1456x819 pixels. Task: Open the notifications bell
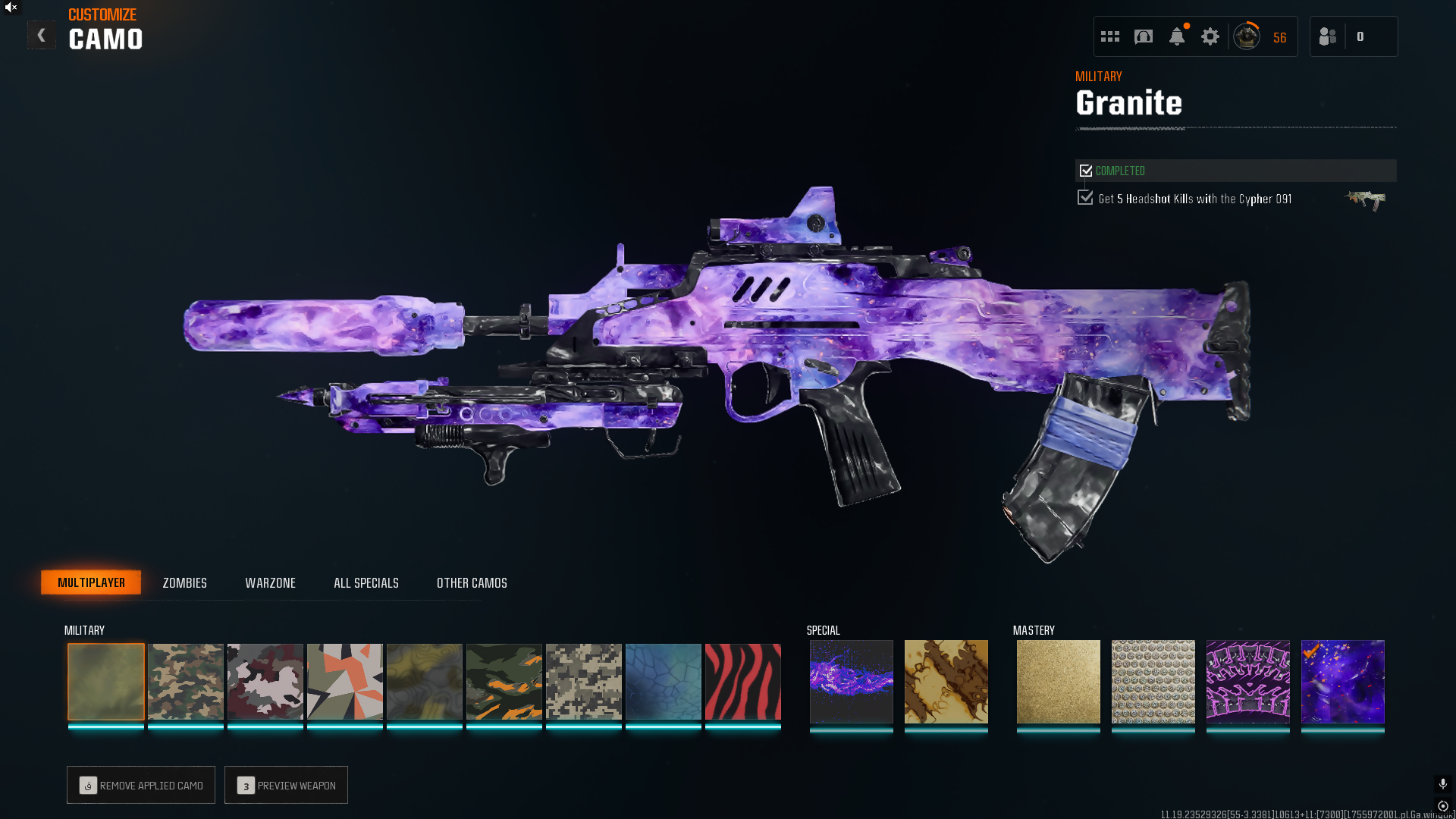1177,36
